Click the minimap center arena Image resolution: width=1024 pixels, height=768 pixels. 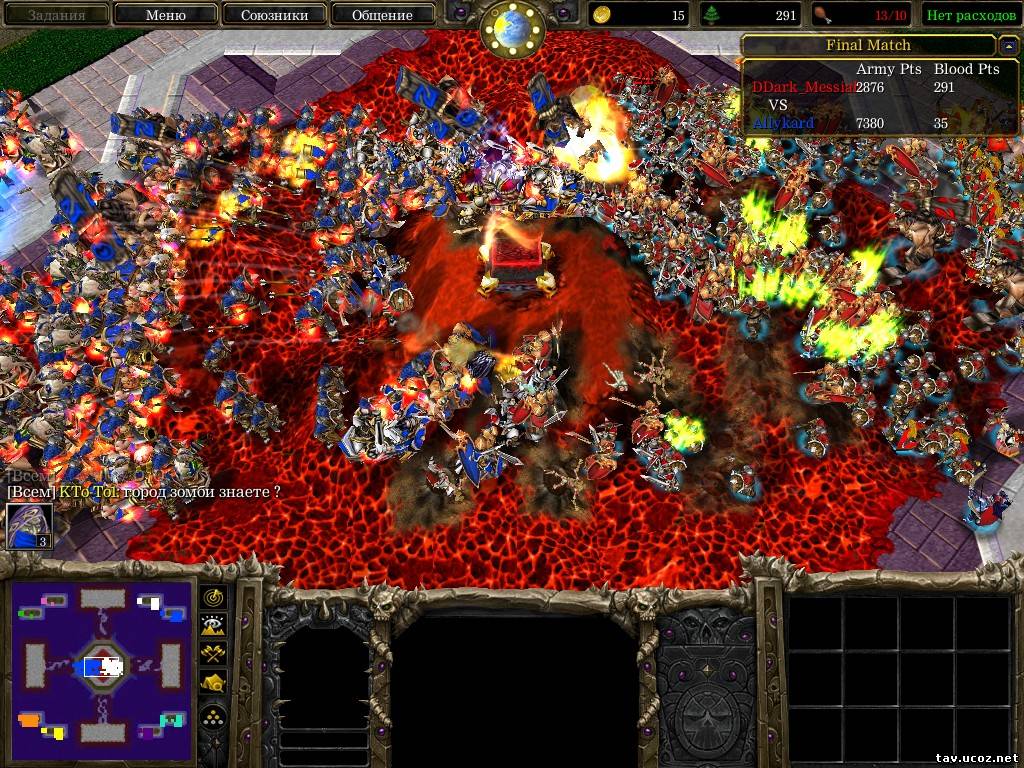point(103,666)
